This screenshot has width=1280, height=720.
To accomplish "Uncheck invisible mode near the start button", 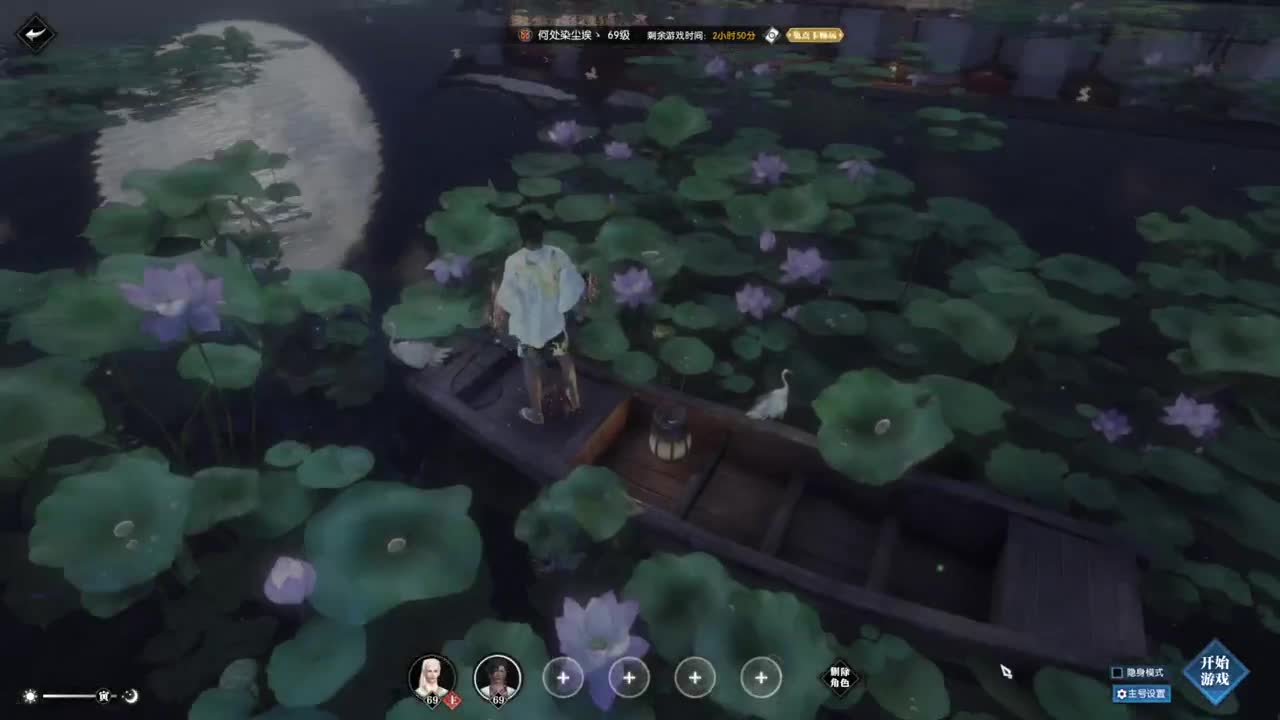I will (1116, 673).
